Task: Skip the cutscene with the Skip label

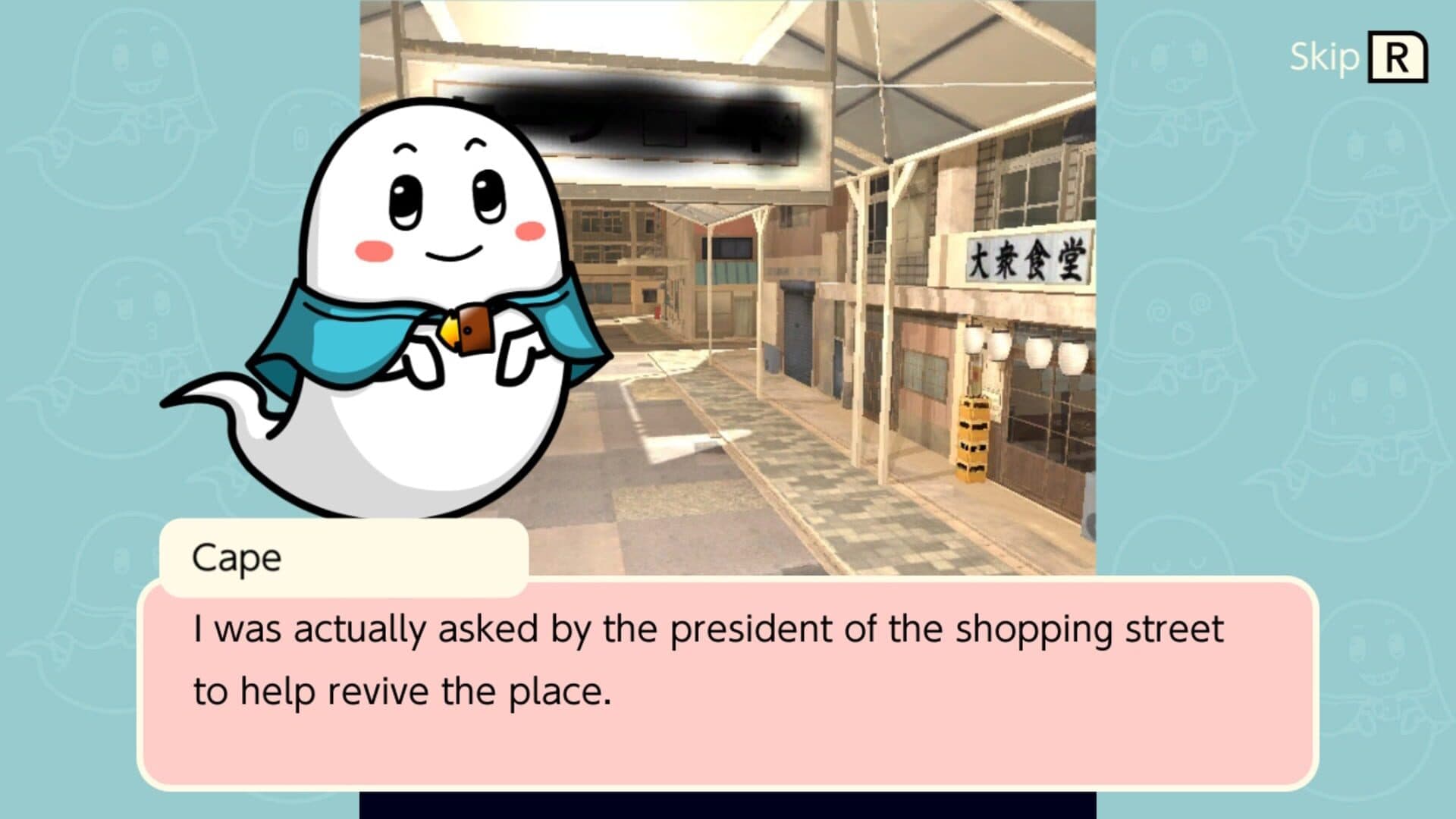Action: tap(1357, 57)
